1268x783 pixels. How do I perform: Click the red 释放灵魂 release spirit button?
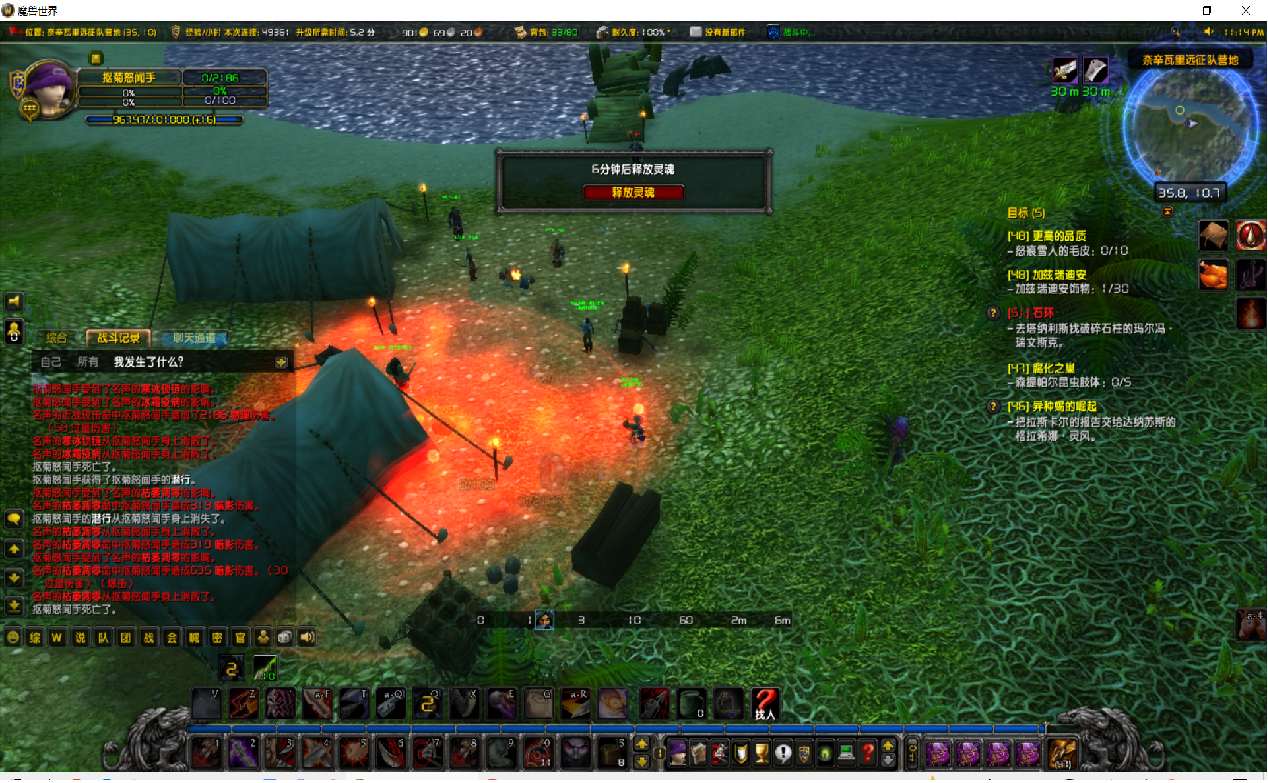pyautogui.click(x=634, y=192)
